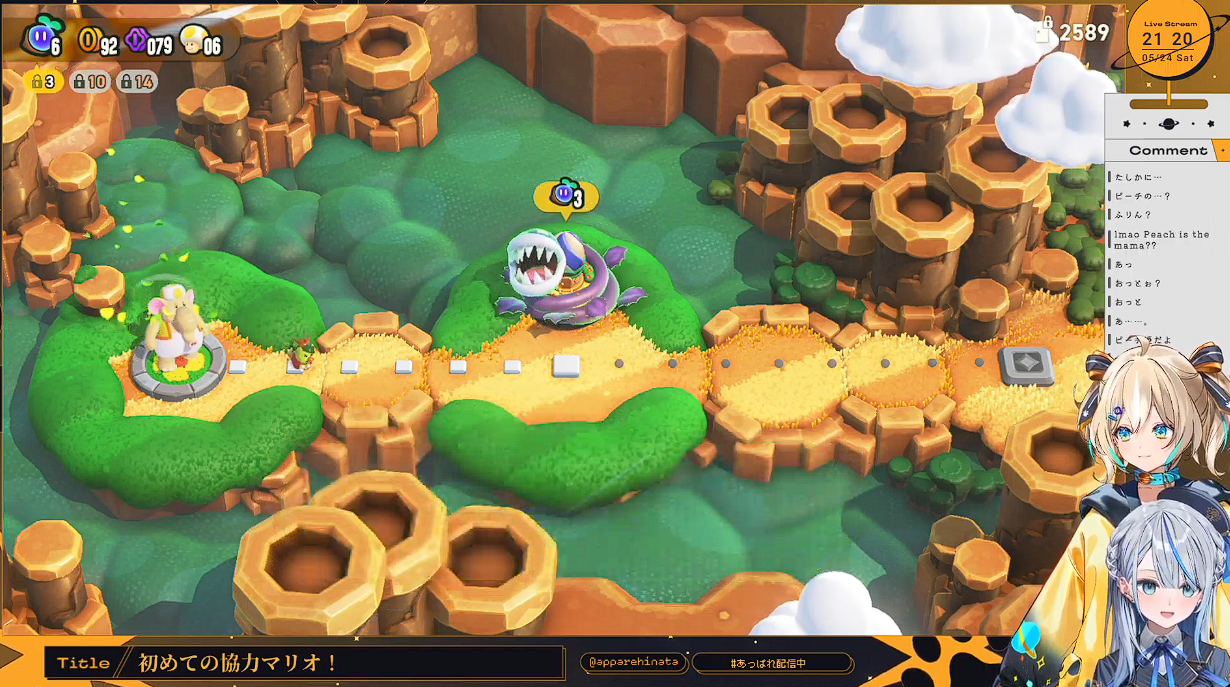Click the Wonder Seed bubble showing 3
The image size is (1230, 687).
click(566, 196)
